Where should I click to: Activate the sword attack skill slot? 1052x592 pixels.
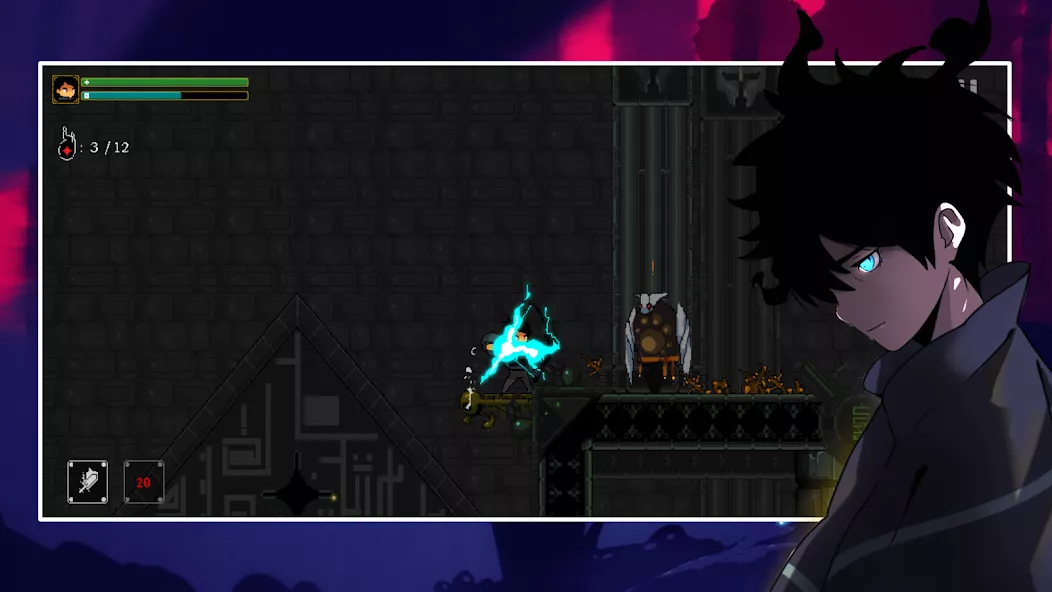point(88,482)
